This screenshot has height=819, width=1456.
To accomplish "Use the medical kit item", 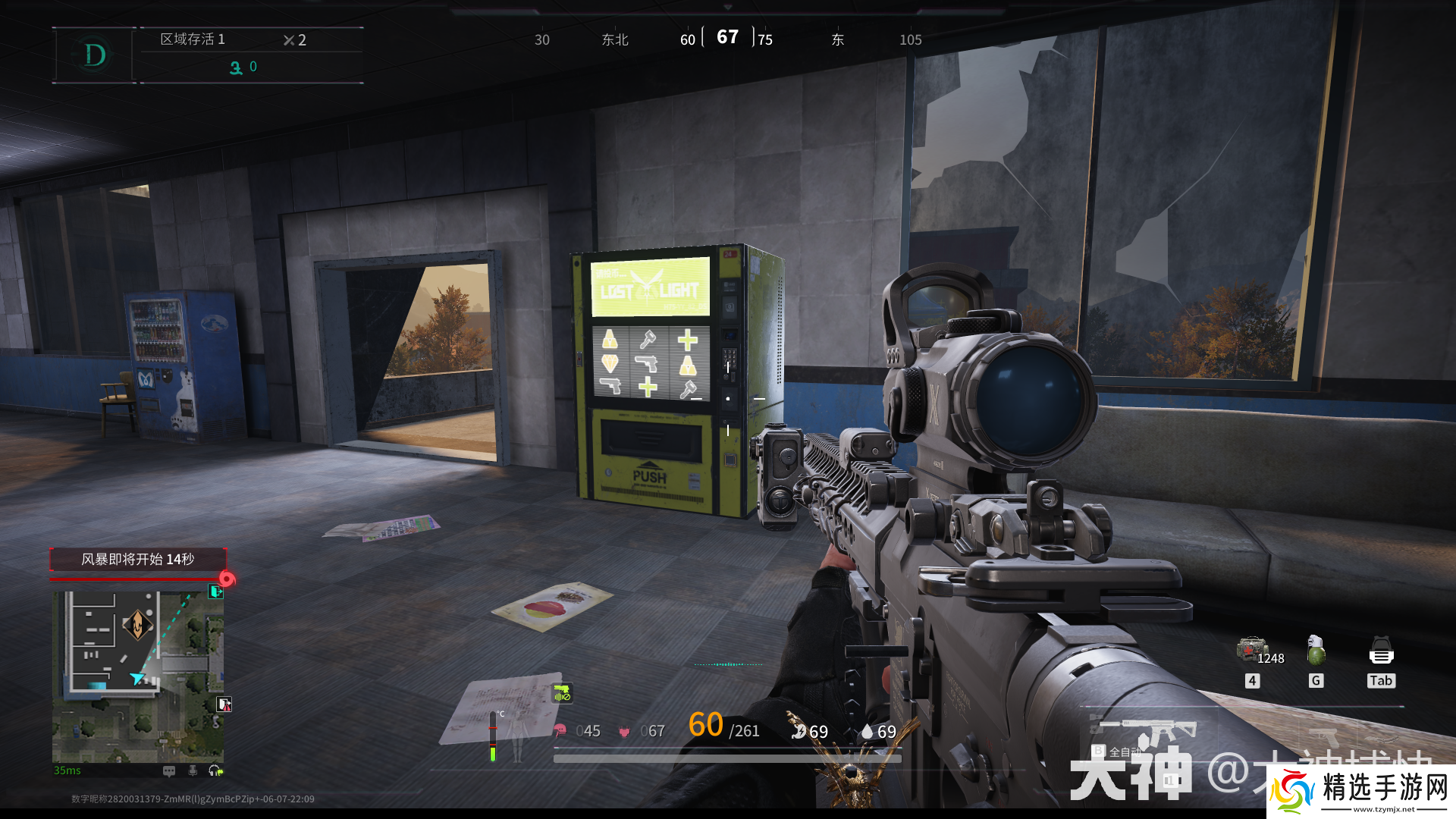I will tap(1251, 651).
